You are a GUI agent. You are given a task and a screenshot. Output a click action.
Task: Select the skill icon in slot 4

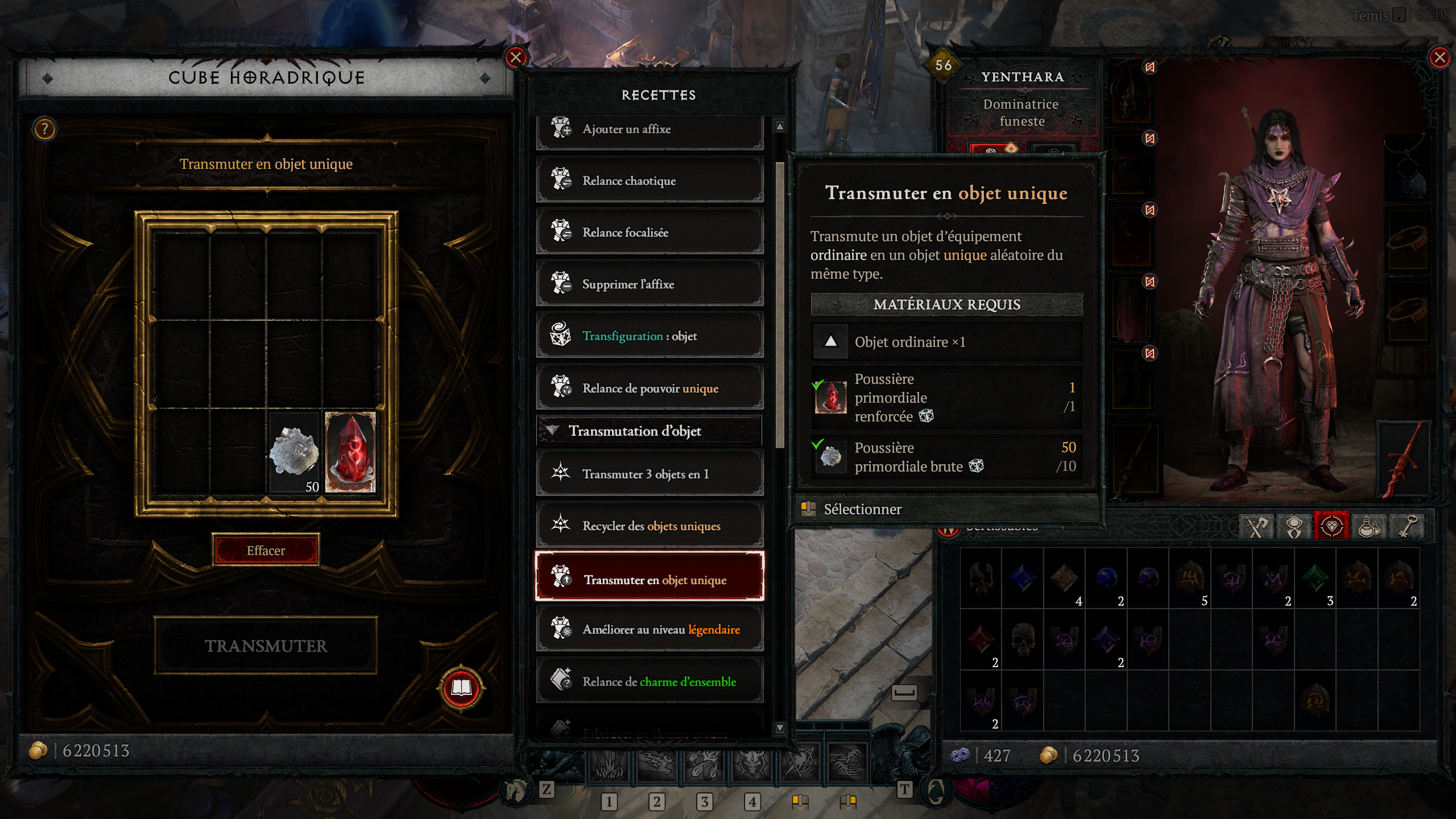pyautogui.click(x=752, y=767)
